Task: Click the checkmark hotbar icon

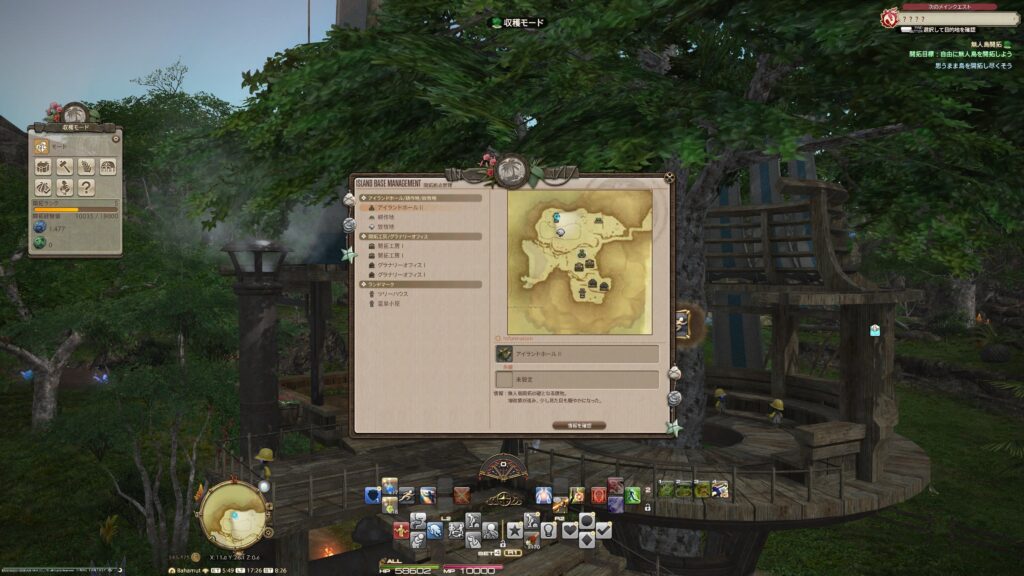Action: click(602, 530)
